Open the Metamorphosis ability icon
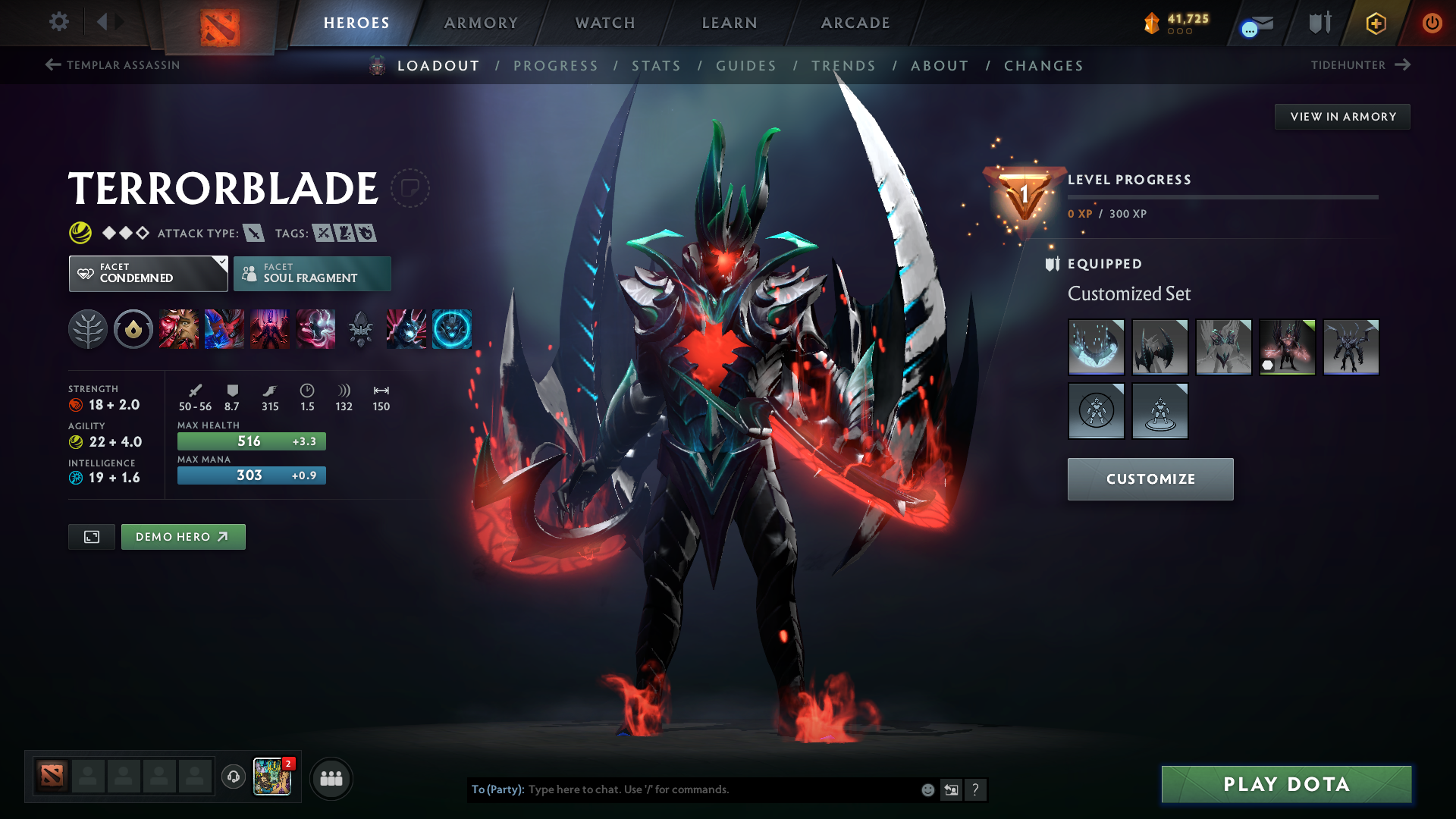This screenshot has height=819, width=1456. (x=270, y=329)
